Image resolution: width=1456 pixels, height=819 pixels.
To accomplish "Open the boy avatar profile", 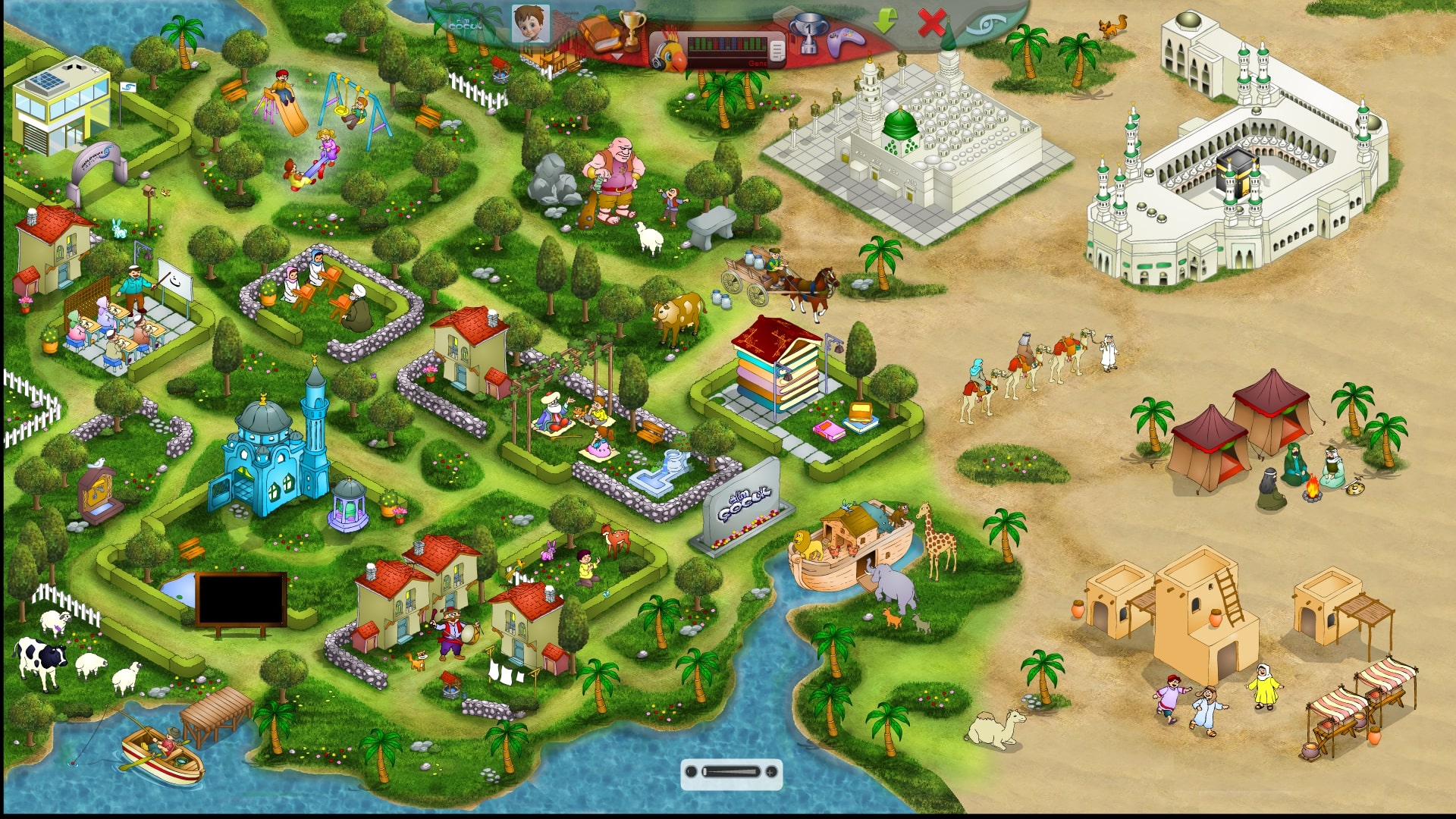I will pos(530,24).
